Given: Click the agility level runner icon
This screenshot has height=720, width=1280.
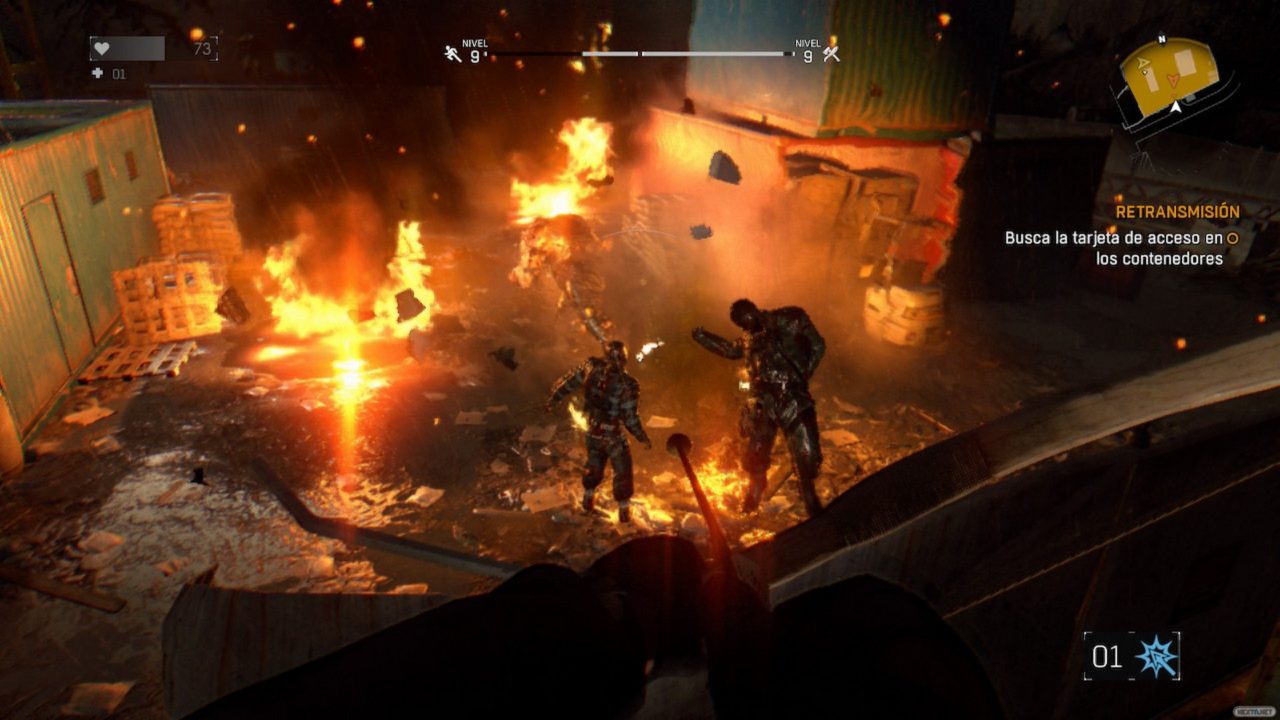Looking at the screenshot, I should point(453,54).
